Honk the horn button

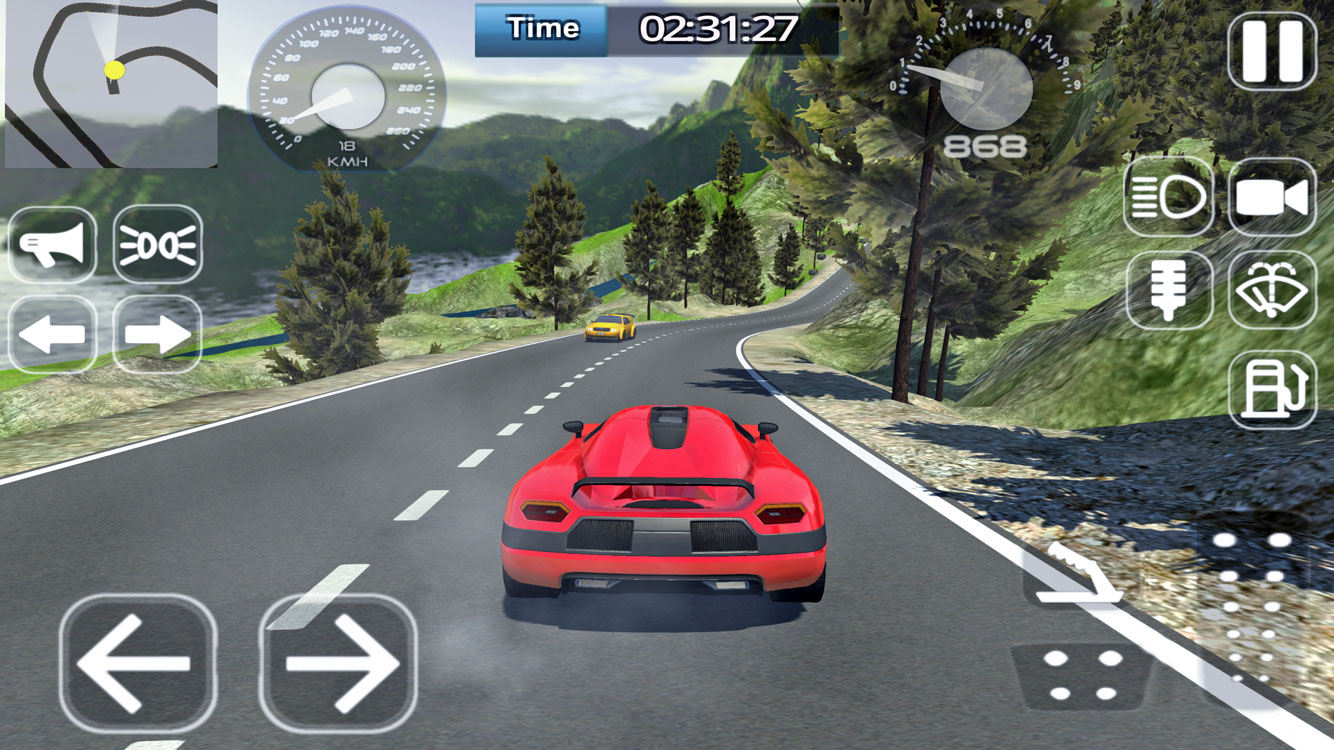point(53,245)
